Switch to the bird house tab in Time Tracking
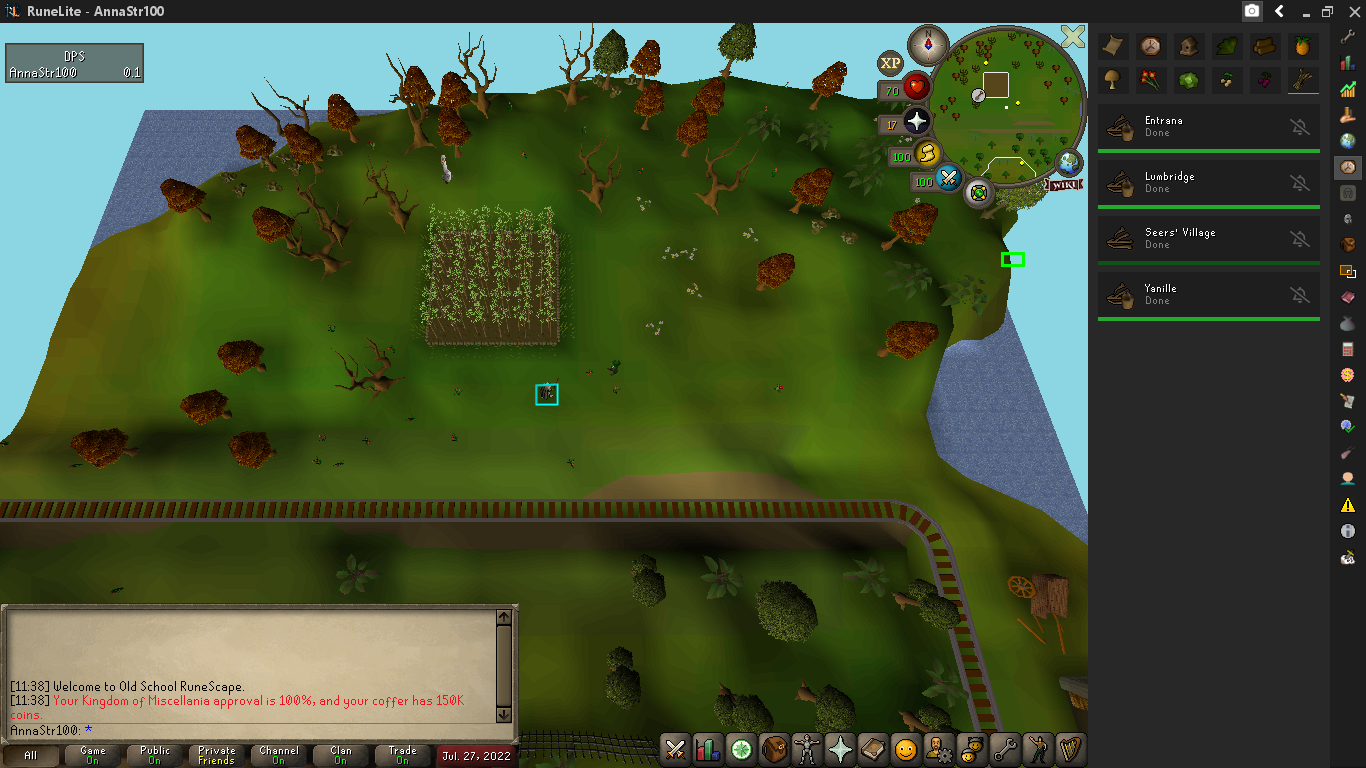This screenshot has height=768, width=1366. click(1188, 47)
